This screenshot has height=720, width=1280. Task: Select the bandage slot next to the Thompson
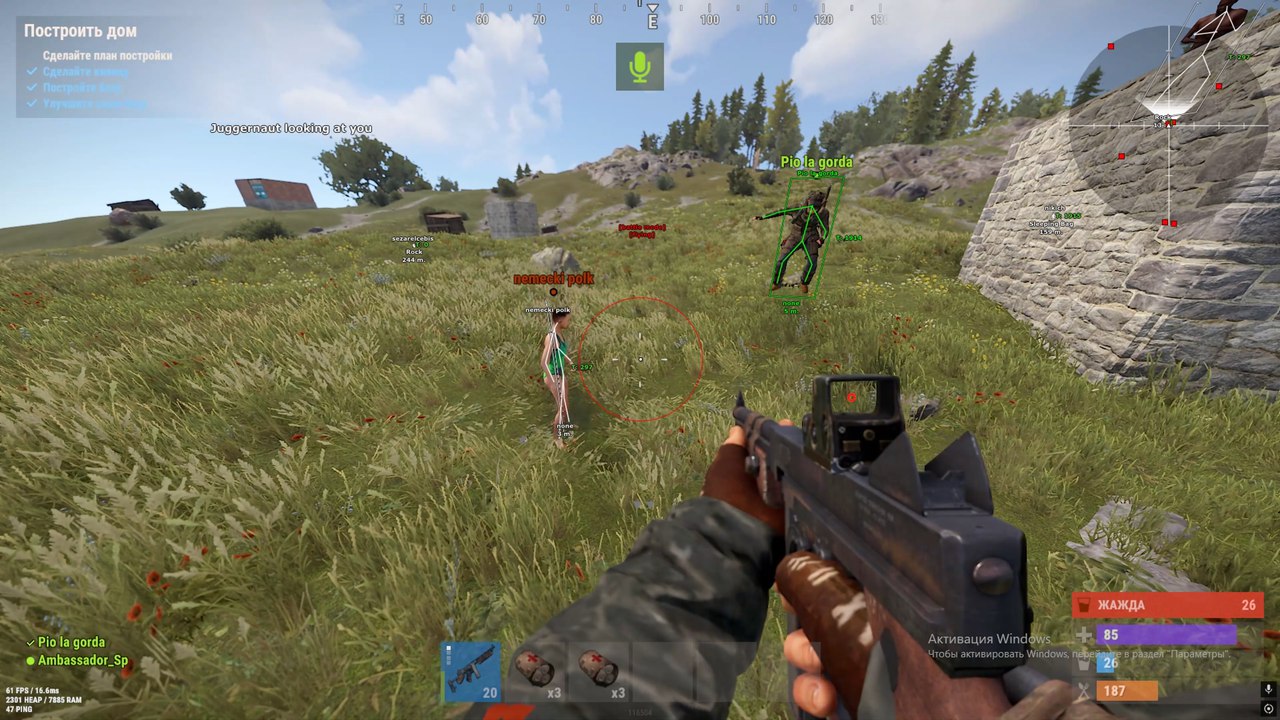(536, 672)
